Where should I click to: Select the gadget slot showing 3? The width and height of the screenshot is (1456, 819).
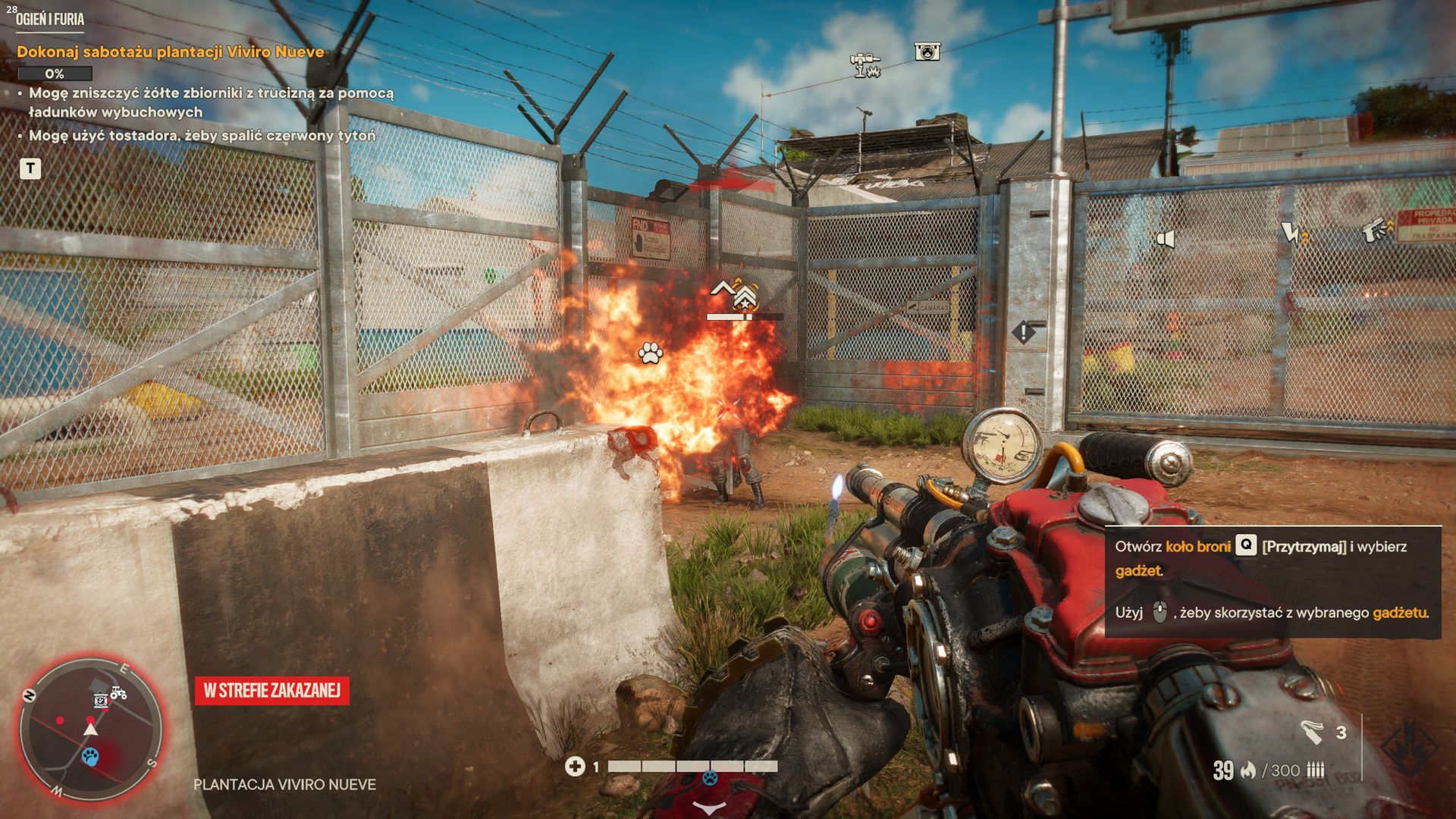pyautogui.click(x=1323, y=732)
